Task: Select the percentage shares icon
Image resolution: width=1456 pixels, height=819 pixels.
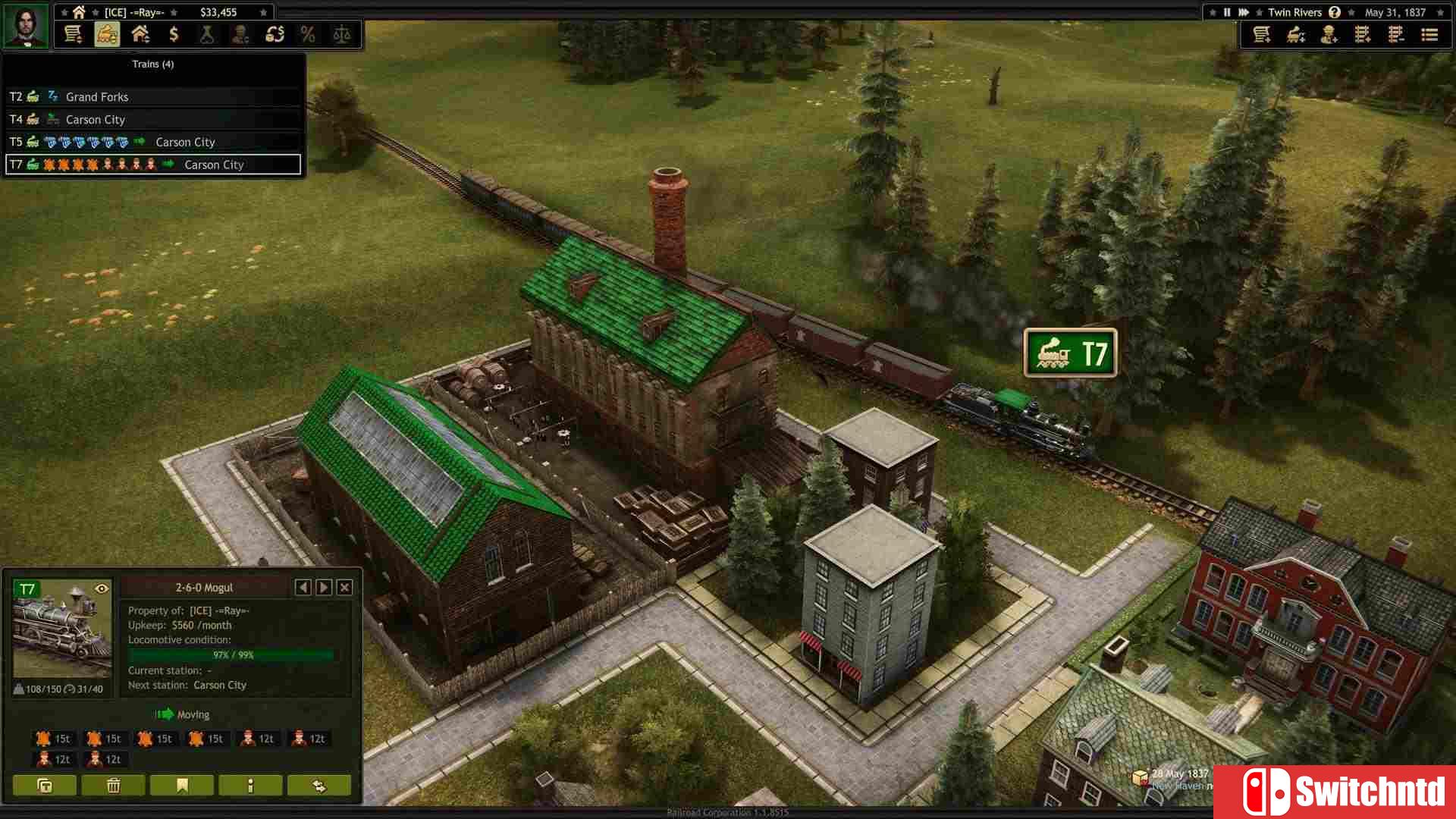Action: [308, 34]
